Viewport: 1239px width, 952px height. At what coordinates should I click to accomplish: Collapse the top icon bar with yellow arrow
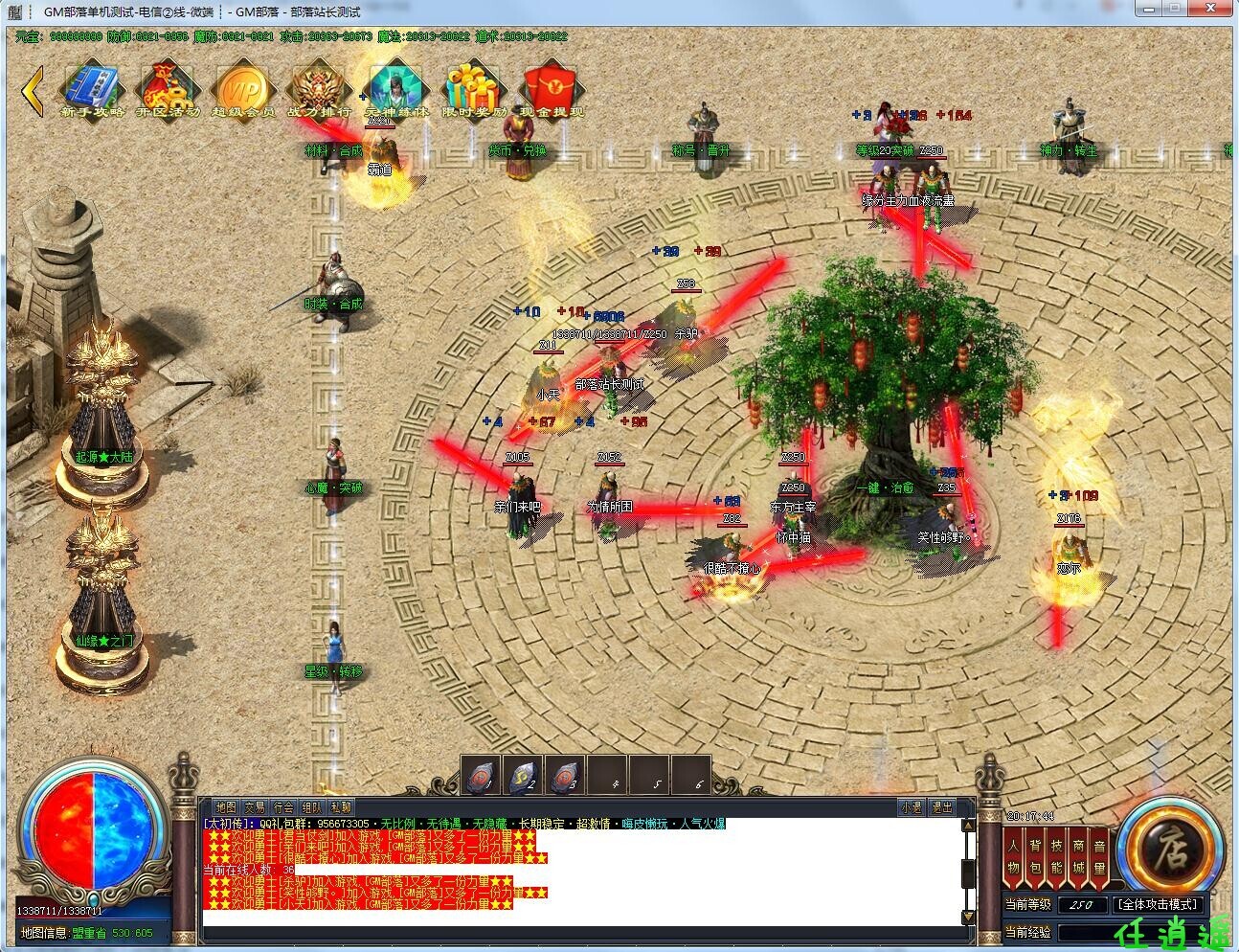[33, 90]
